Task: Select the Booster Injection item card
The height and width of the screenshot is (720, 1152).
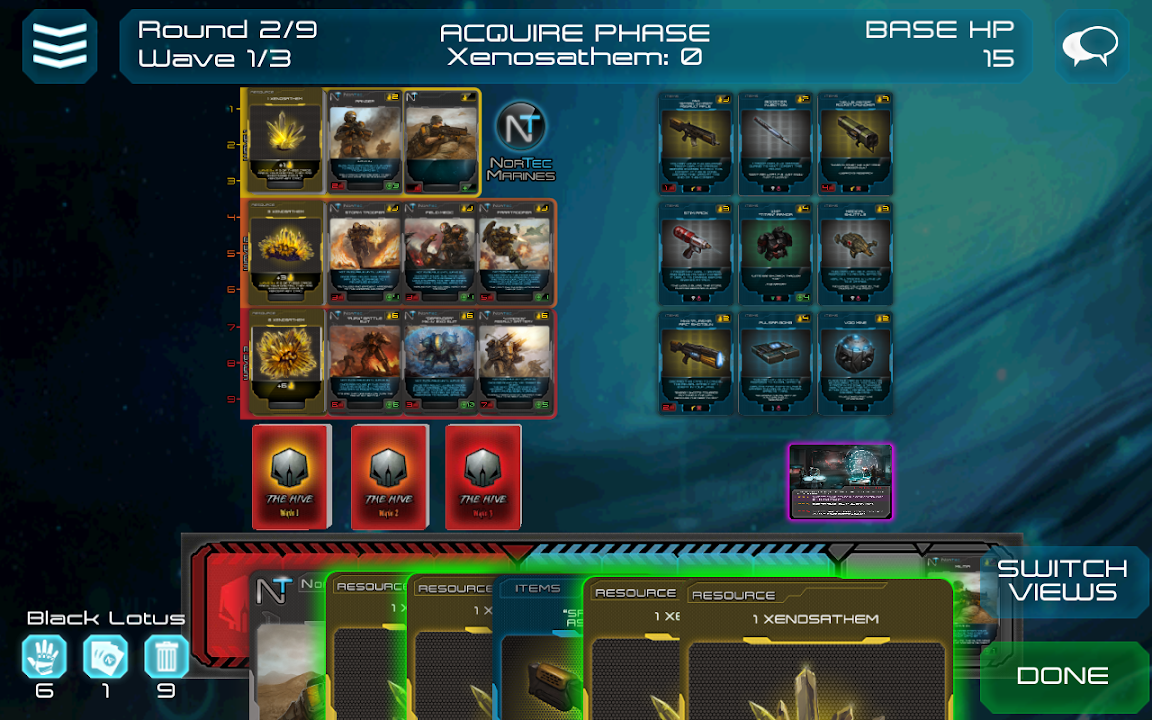Action: tap(776, 143)
